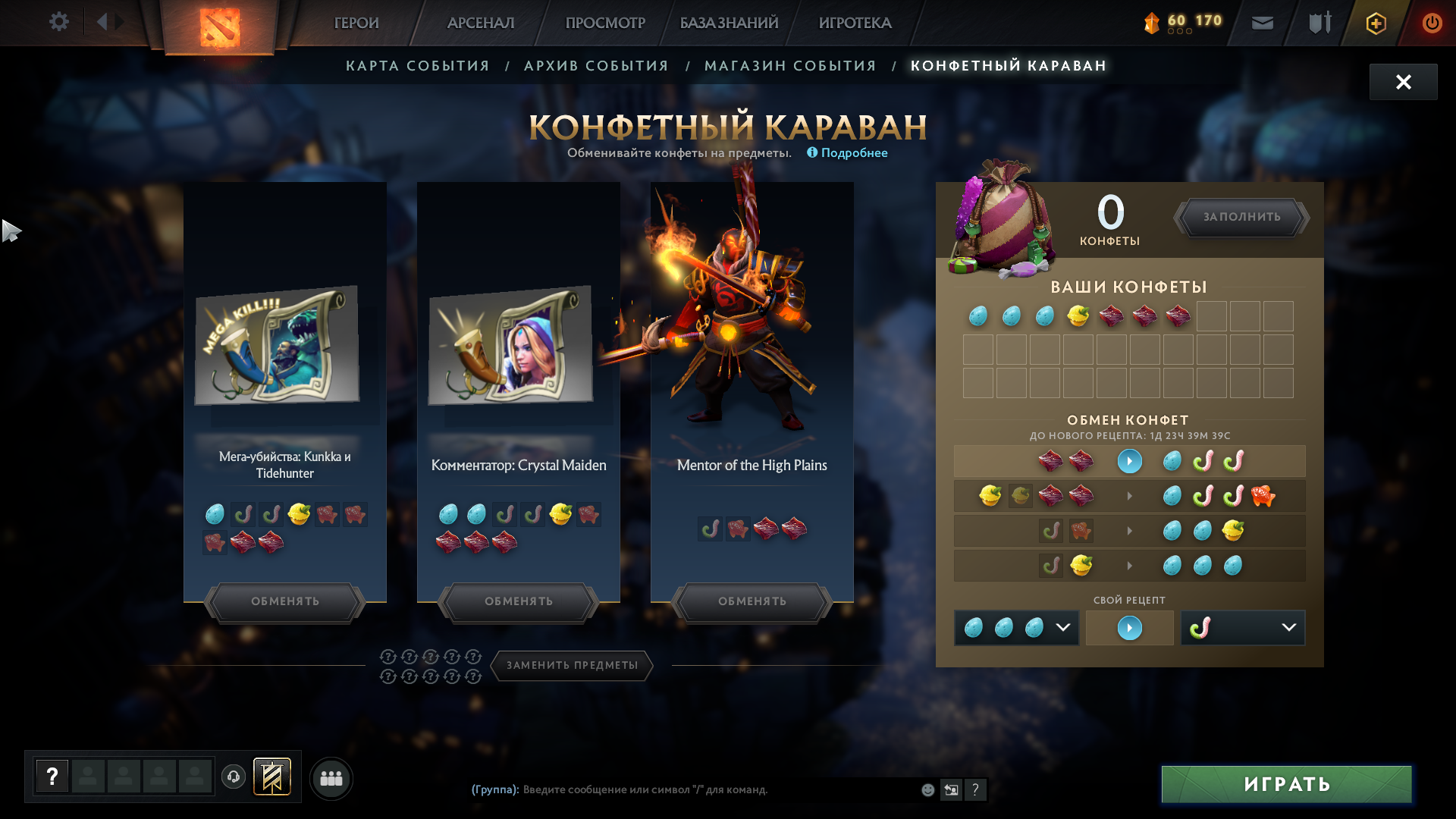The image size is (1456, 819).
Task: Quit the game with the power icon
Action: click(x=1432, y=23)
